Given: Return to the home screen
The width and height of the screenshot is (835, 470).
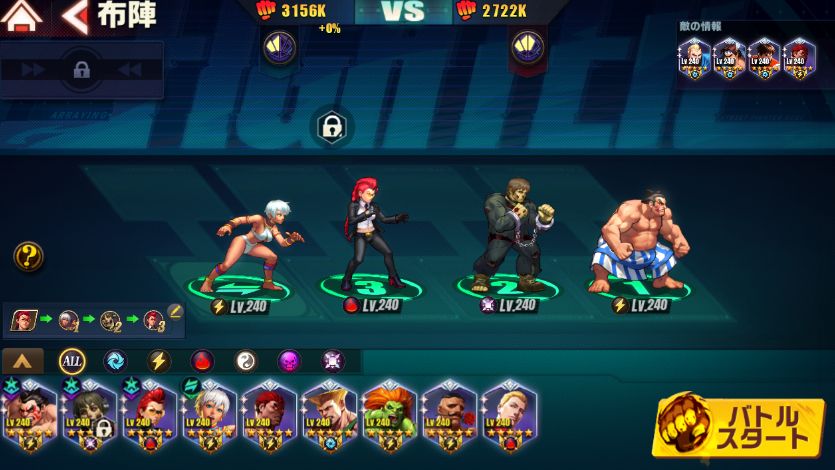Looking at the screenshot, I should (x=24, y=16).
